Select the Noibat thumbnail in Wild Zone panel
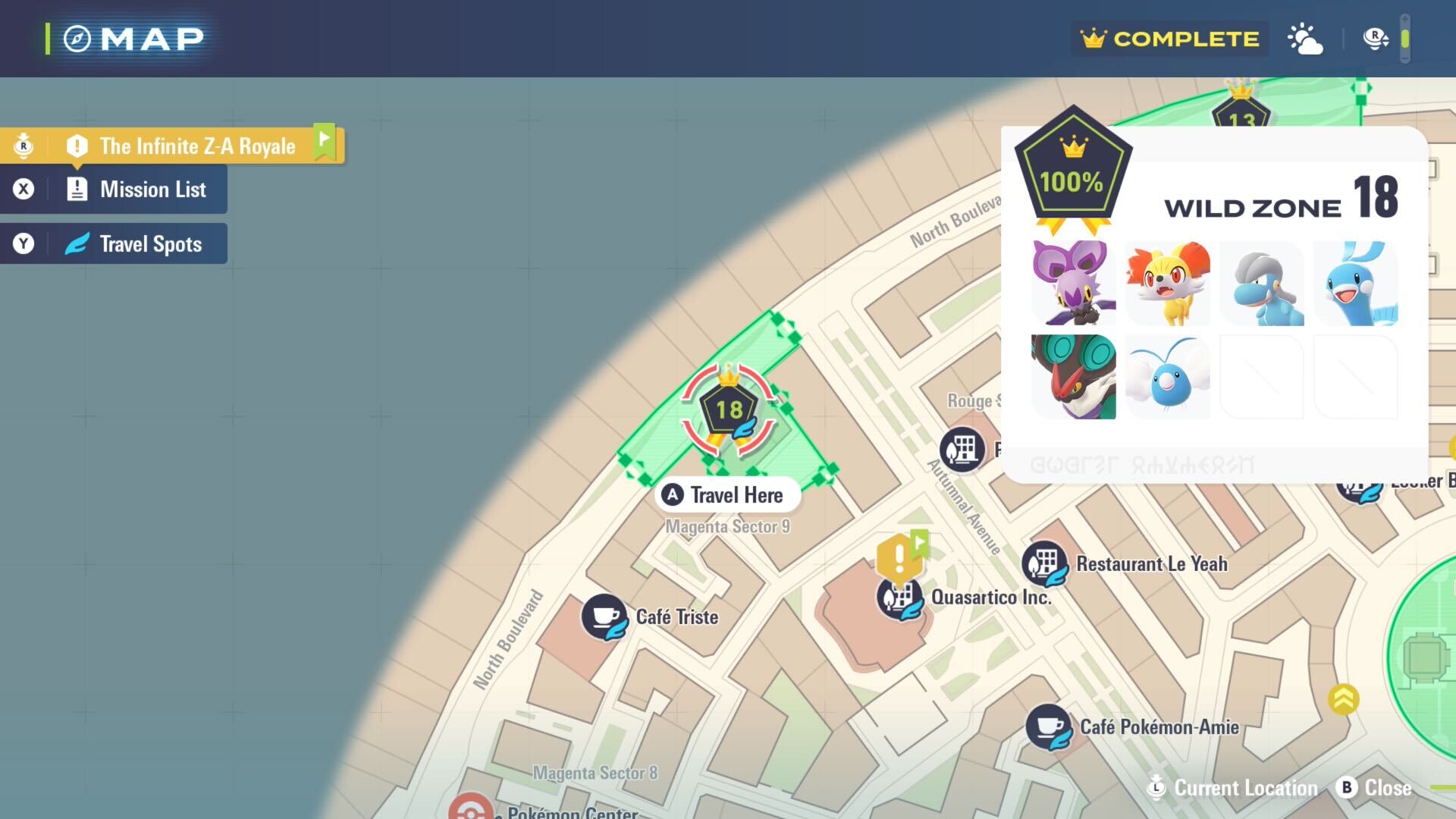 coord(1074,284)
